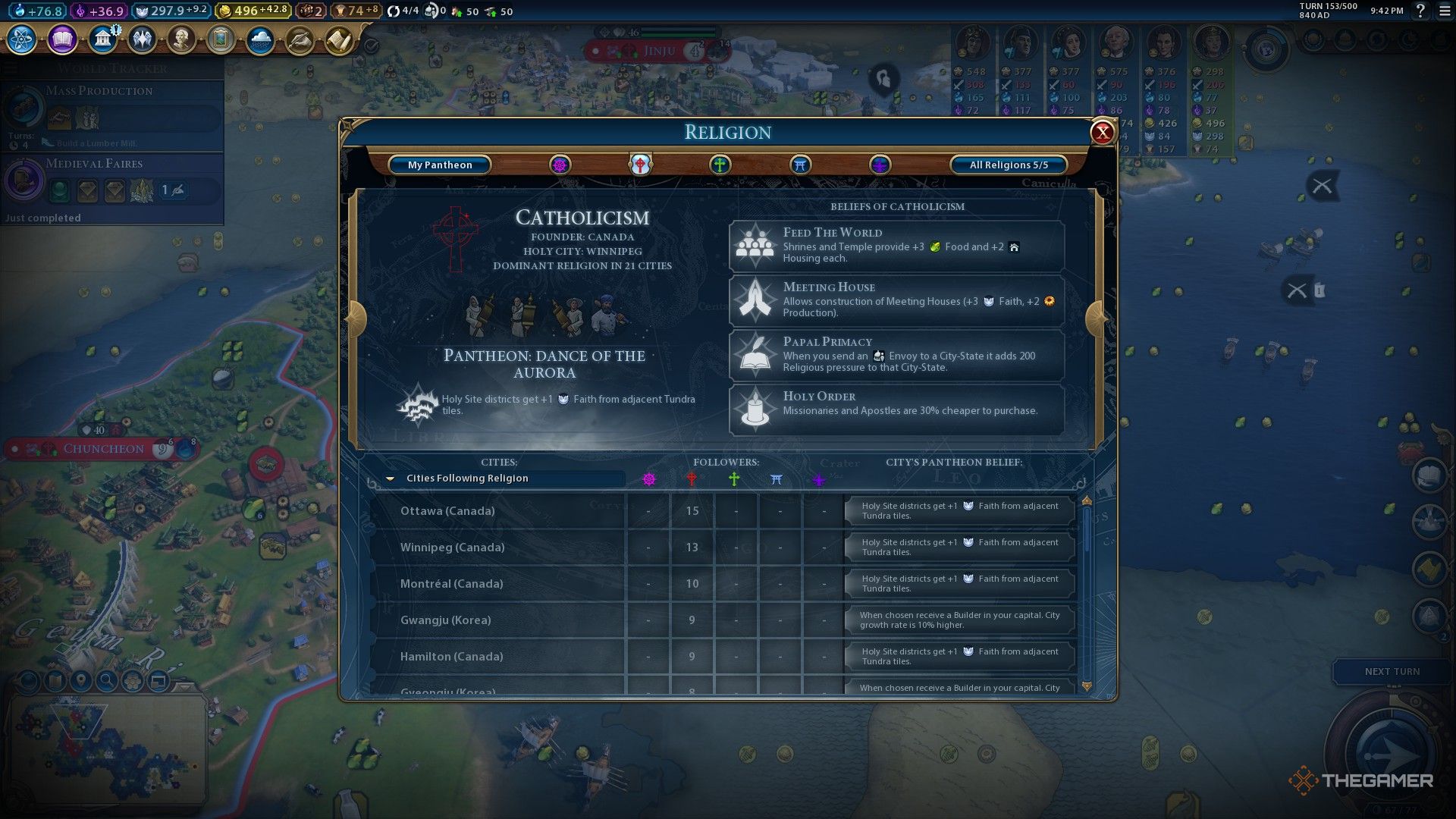
Task: Click the Next Turn button
Action: coord(1392,671)
